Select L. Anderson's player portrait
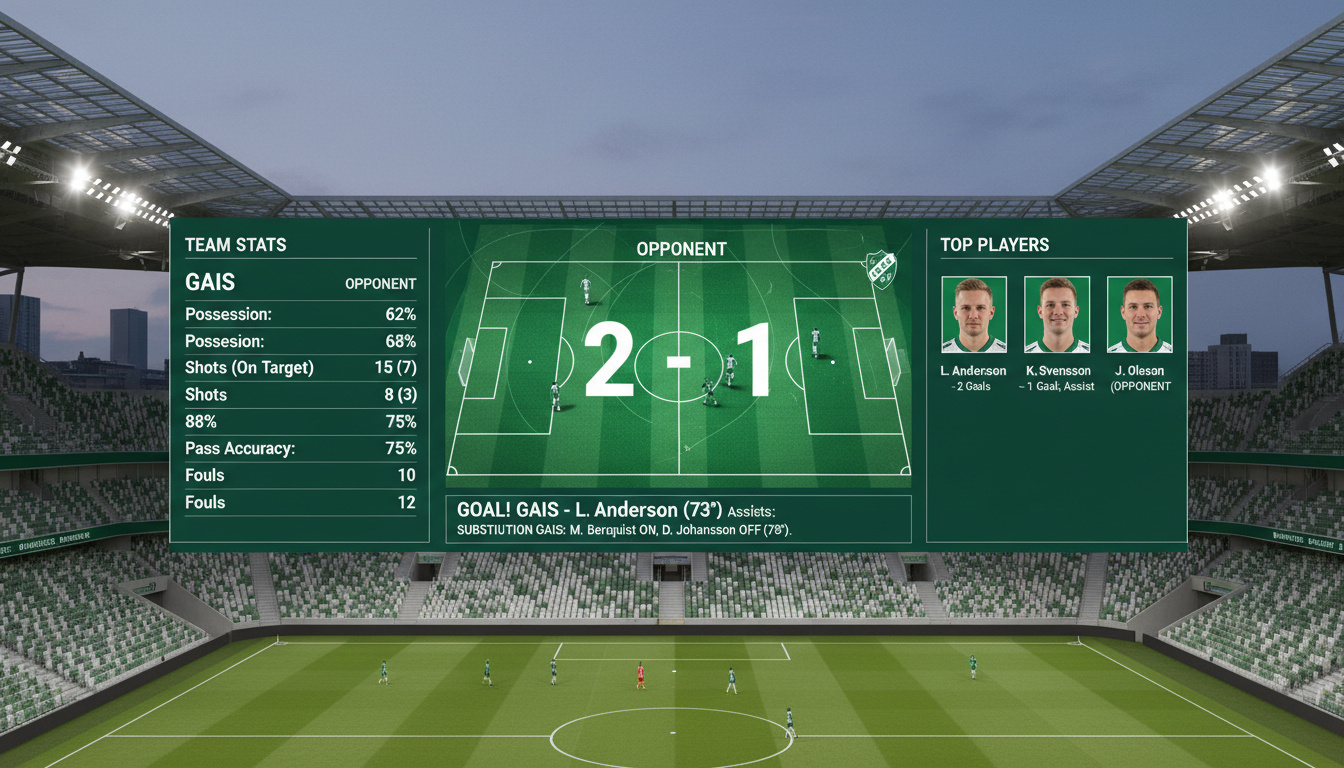This screenshot has height=768, width=1344. 974,315
